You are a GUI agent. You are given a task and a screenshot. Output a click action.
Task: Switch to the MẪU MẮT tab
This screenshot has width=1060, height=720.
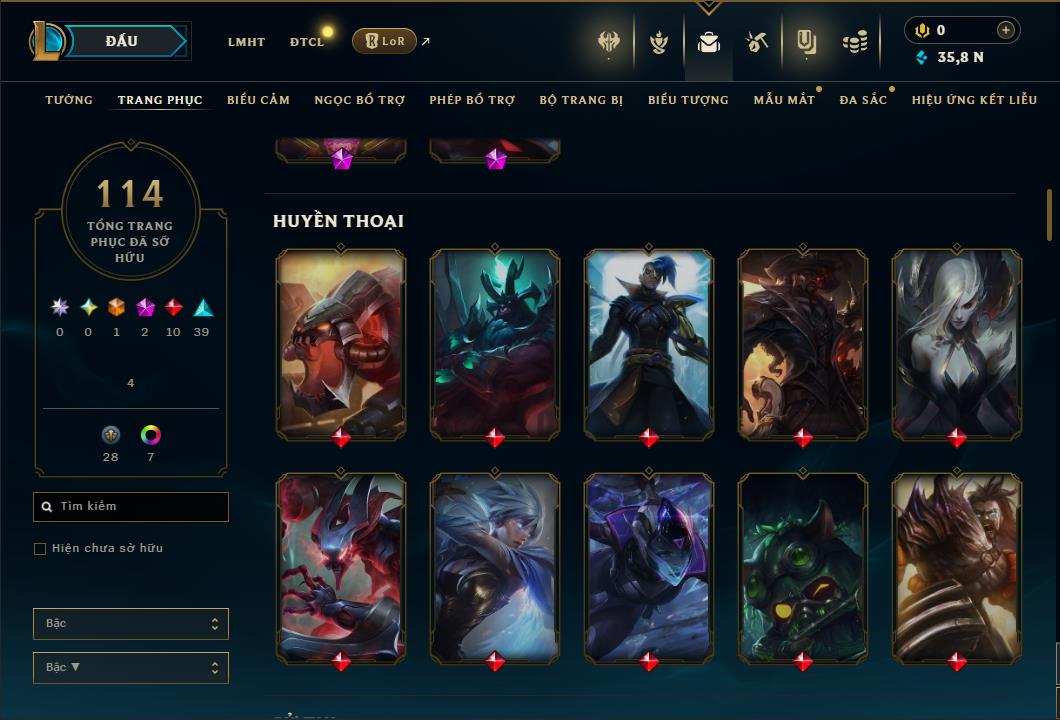tap(784, 100)
